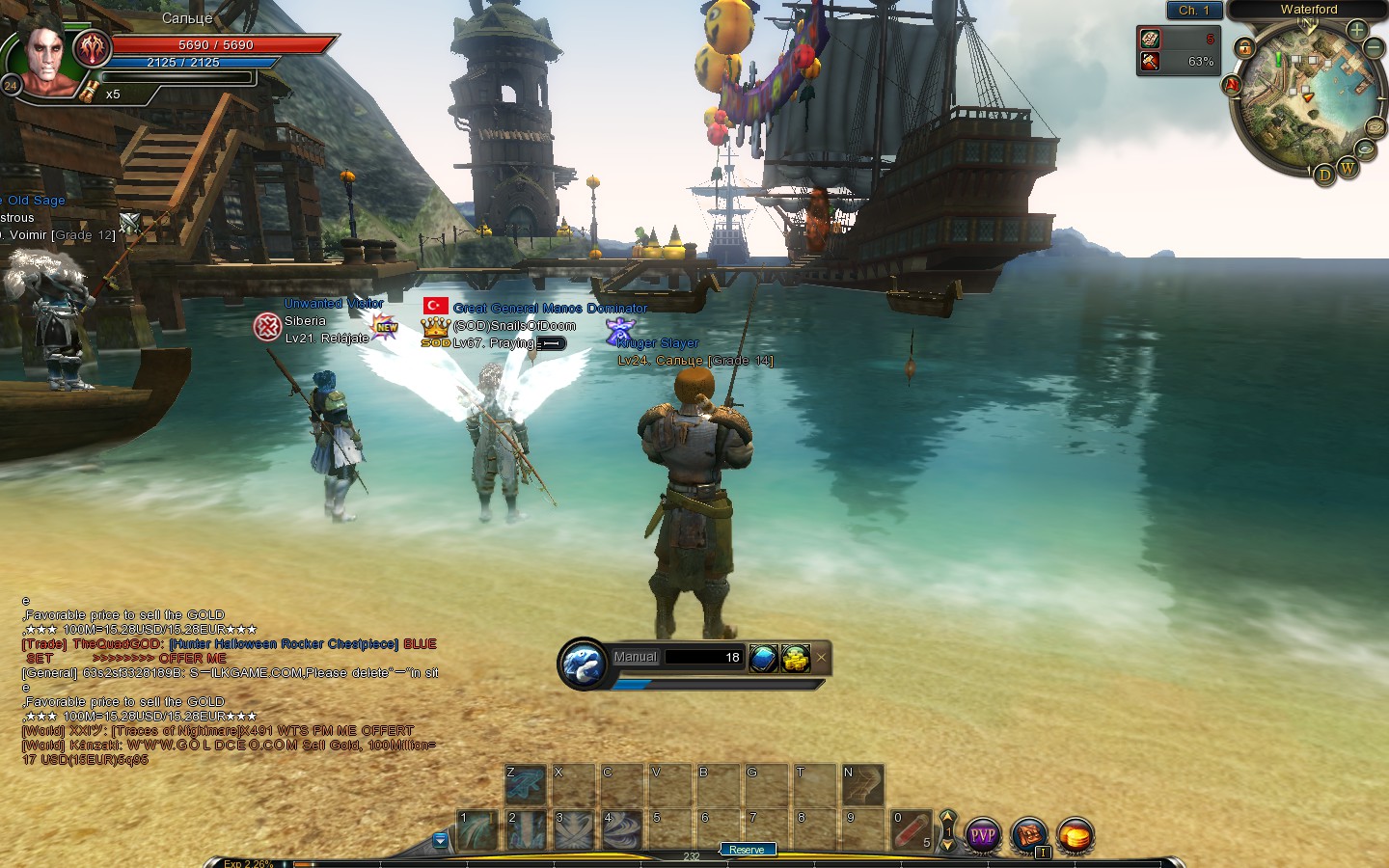Click the minimap's D button
Screen dimensions: 1389x868
pos(1324,175)
